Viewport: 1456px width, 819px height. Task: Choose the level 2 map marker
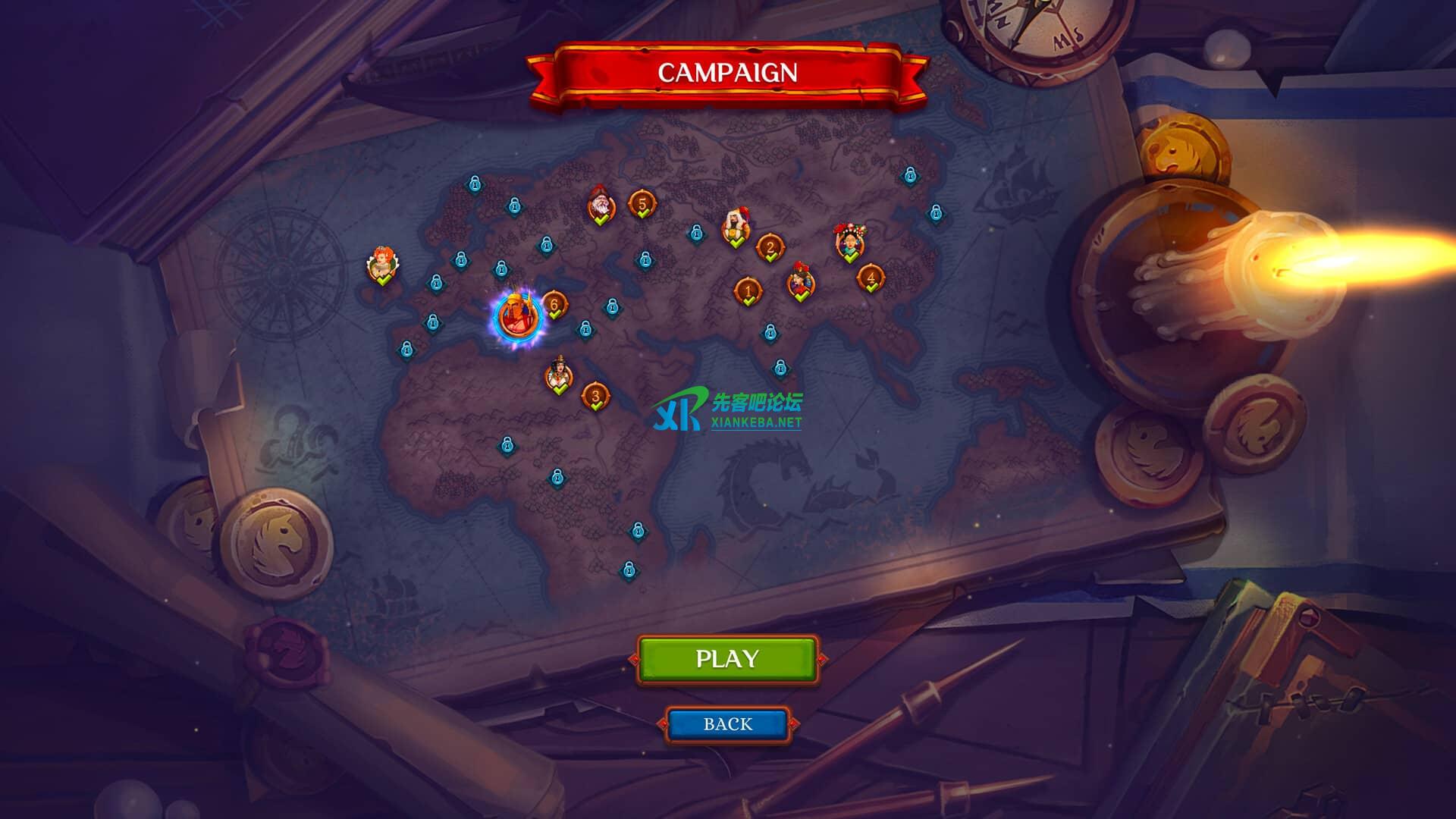click(x=770, y=246)
